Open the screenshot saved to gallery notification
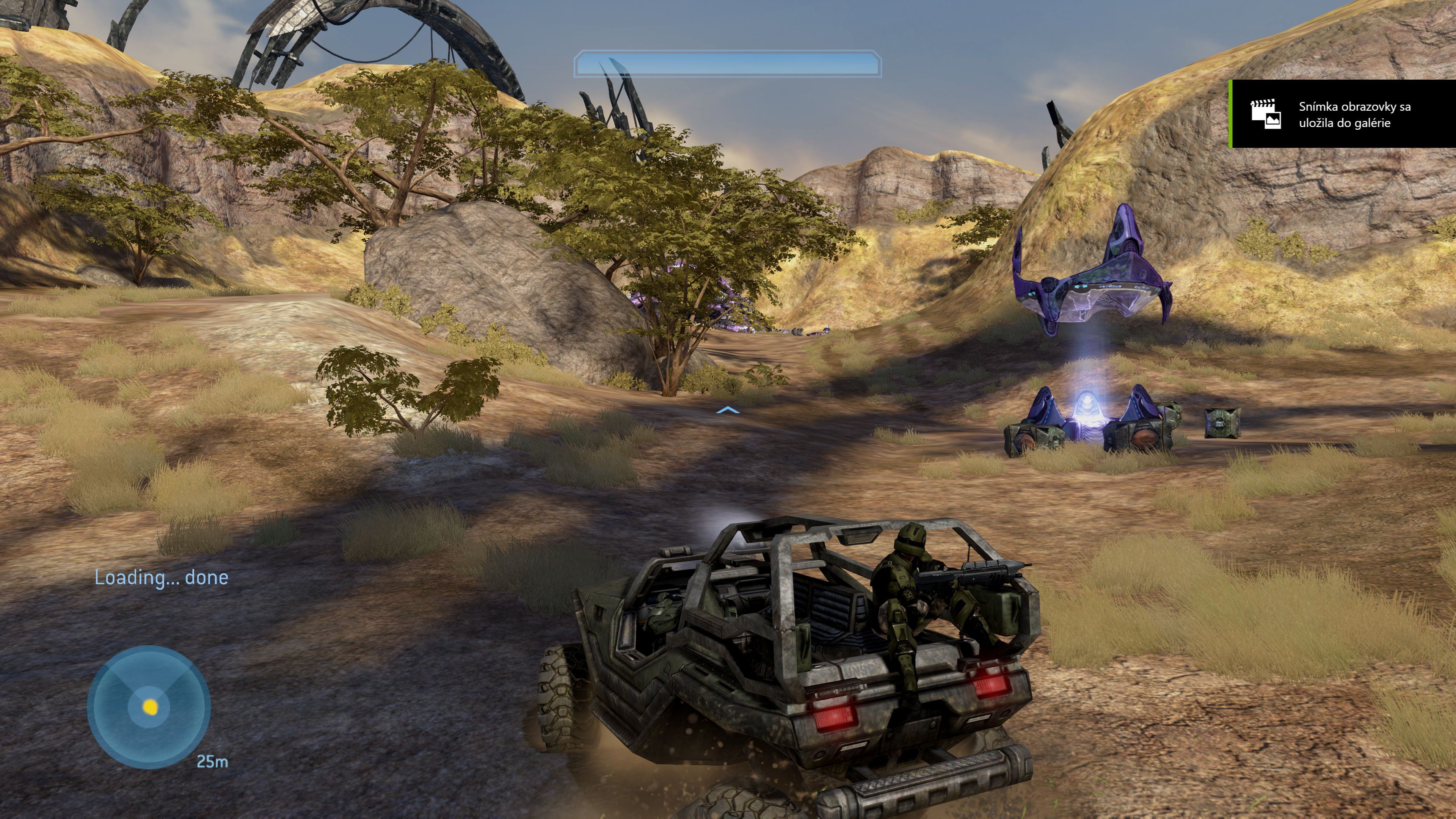The width and height of the screenshot is (1456, 819). click(1342, 114)
